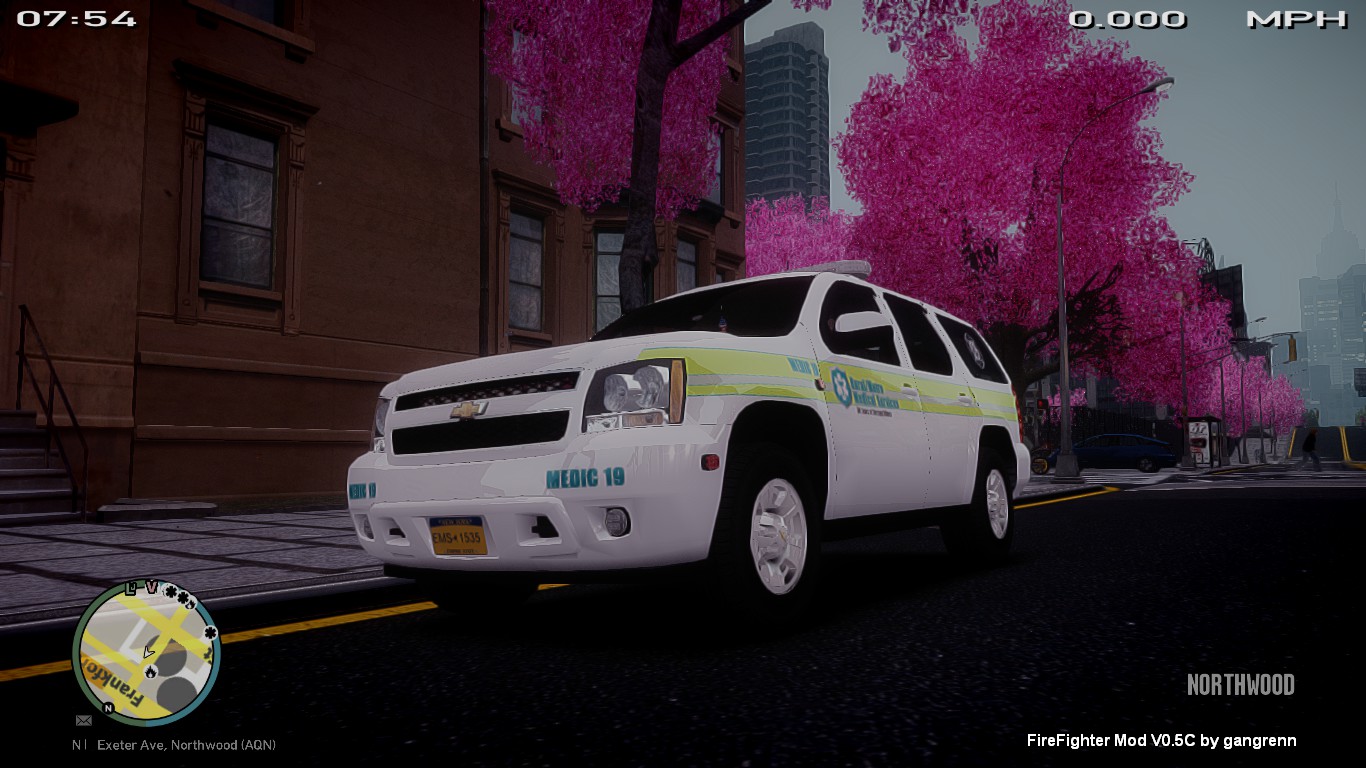Screen dimensions: 1366x768
Task: Select the fire incident icon on the minimap
Action: [x=150, y=672]
